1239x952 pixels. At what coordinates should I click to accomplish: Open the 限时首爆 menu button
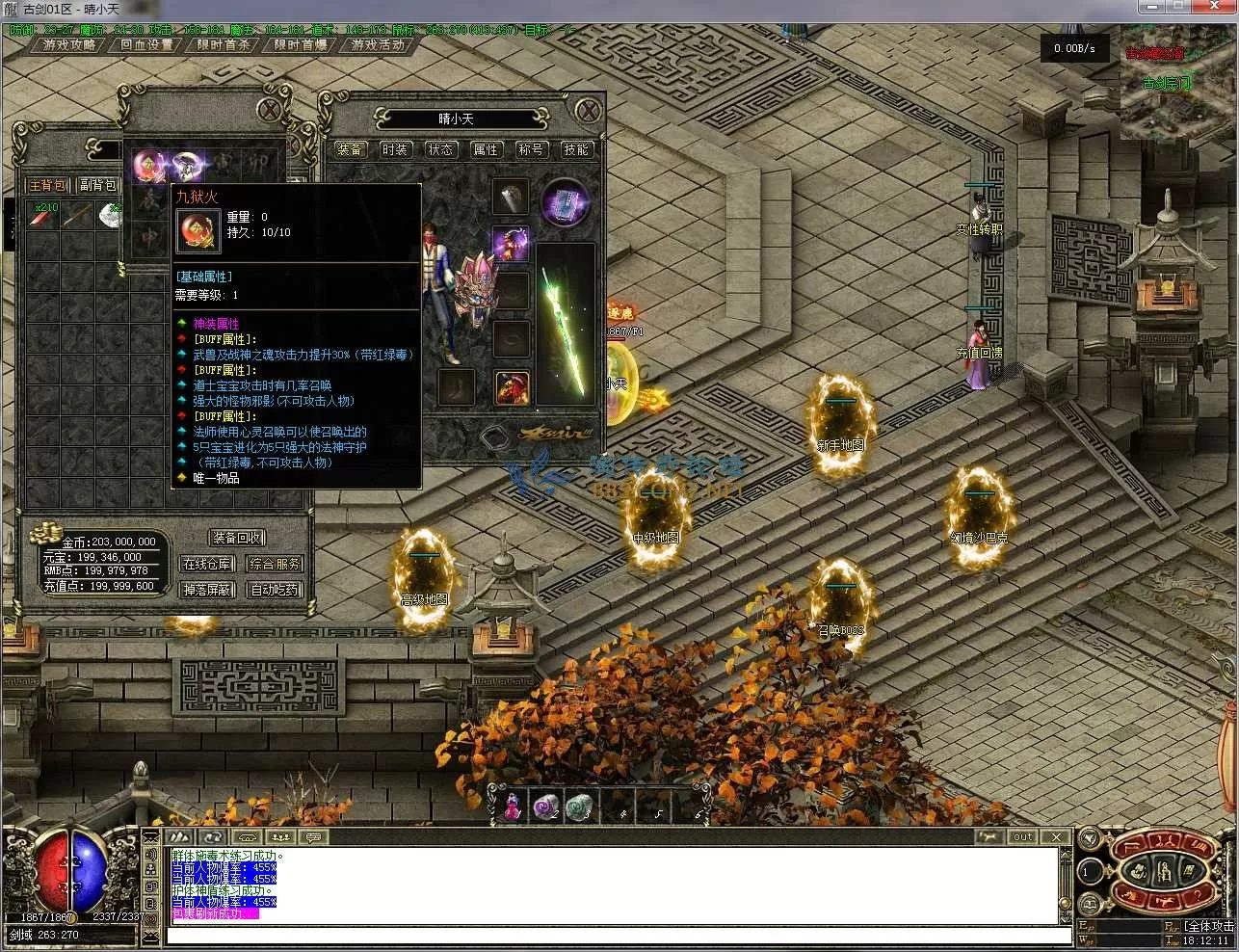coord(301,45)
